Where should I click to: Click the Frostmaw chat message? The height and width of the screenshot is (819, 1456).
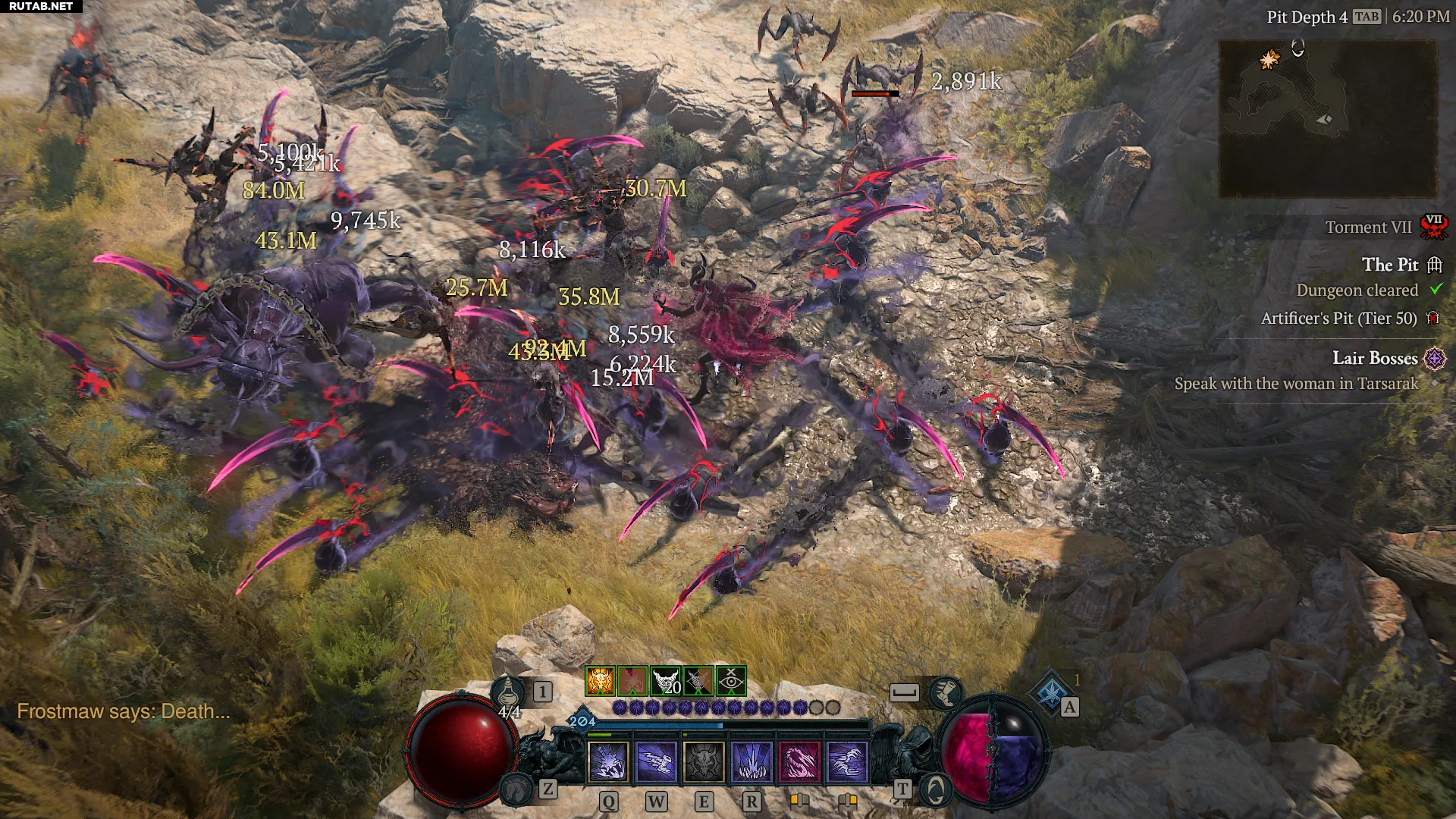click(123, 711)
